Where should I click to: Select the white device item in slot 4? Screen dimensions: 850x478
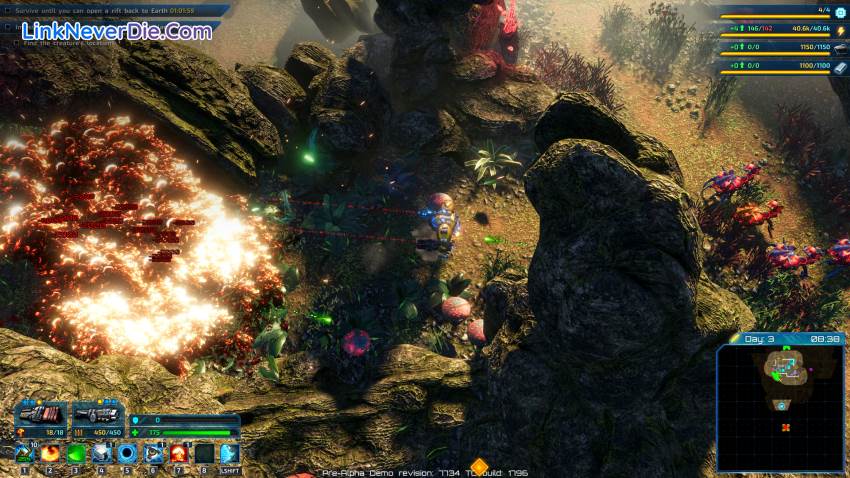(102, 454)
